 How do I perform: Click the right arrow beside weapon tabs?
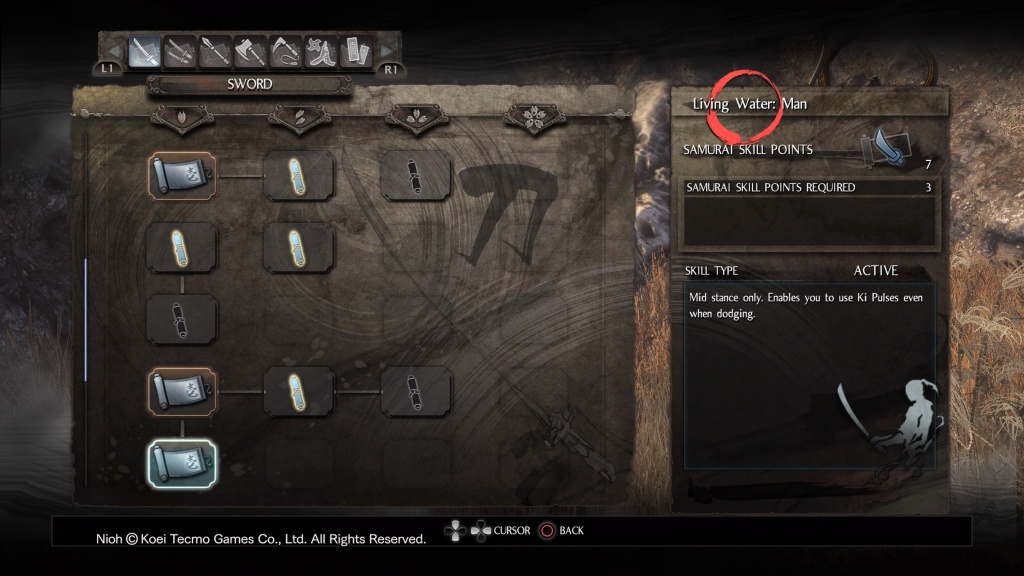pos(386,50)
